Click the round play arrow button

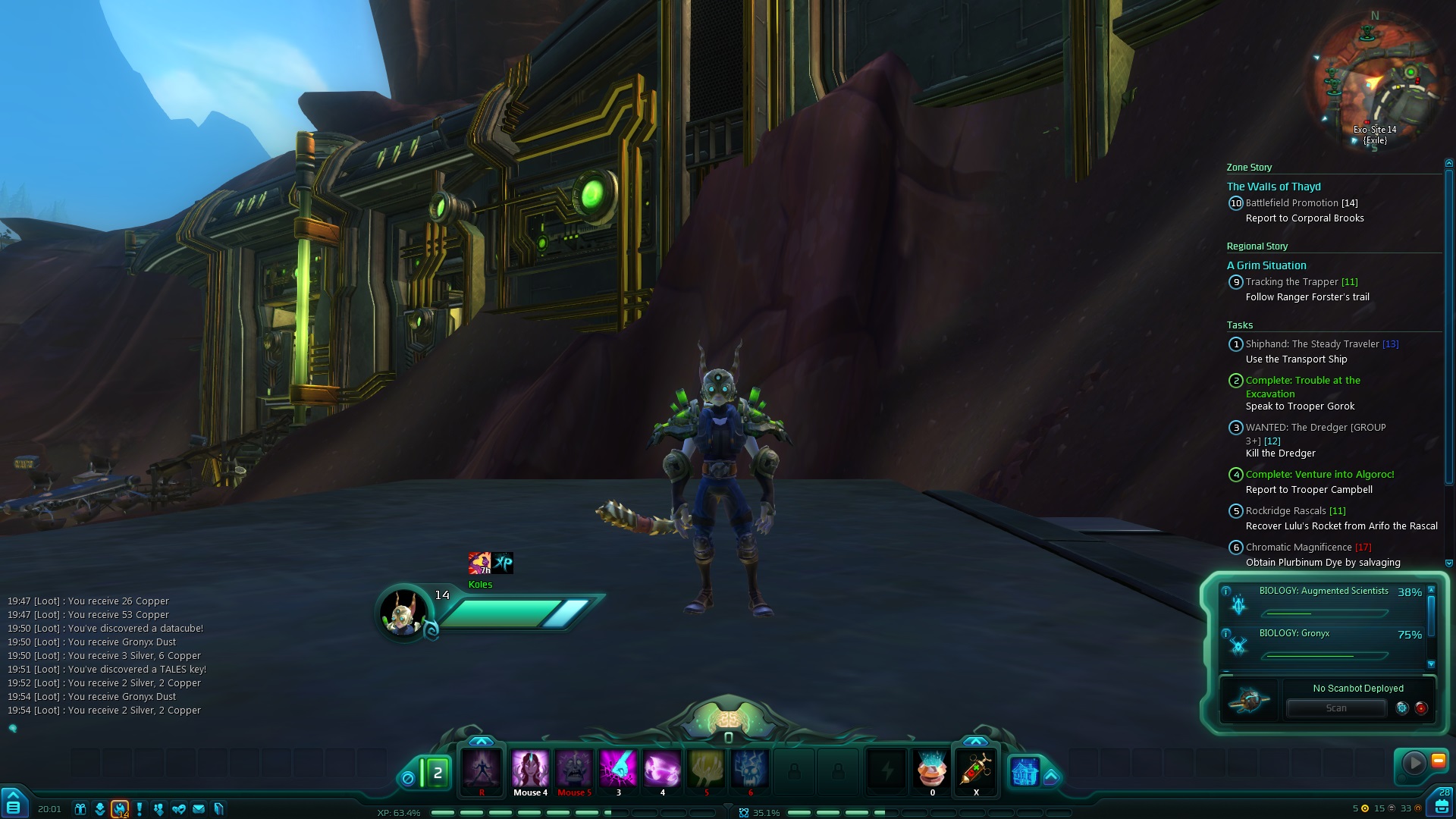[1414, 763]
